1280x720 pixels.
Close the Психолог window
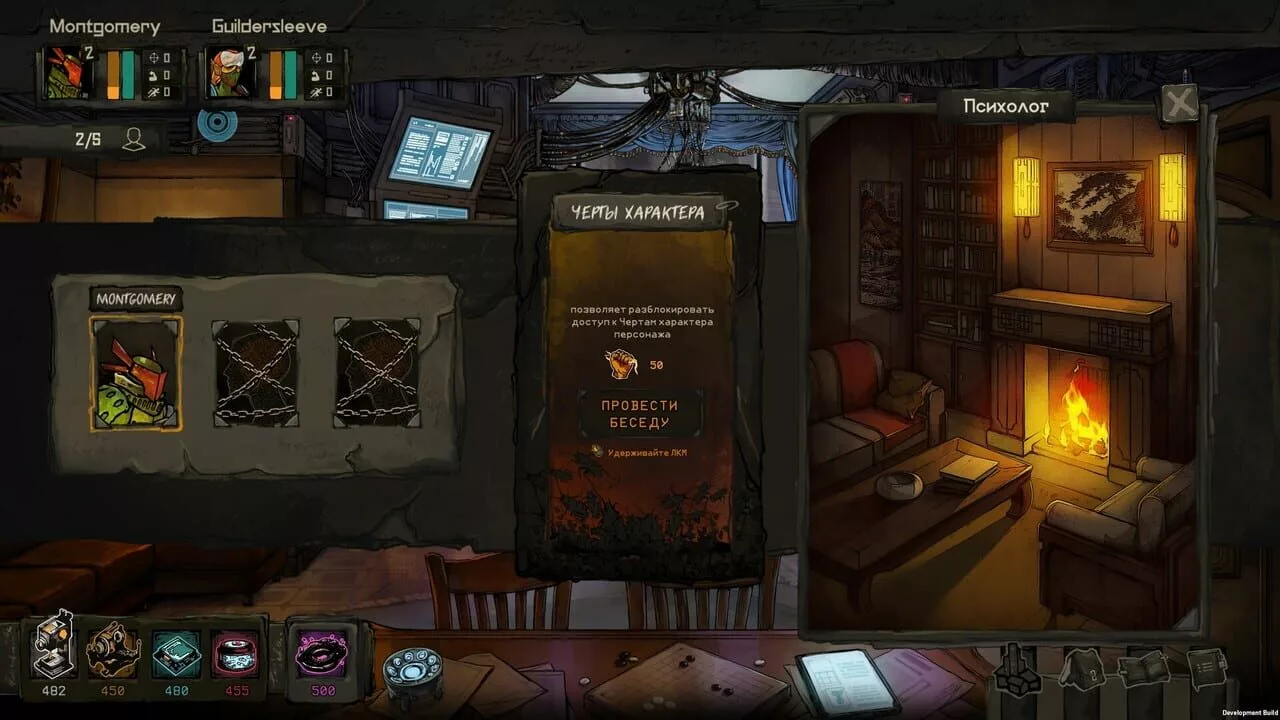(x=1180, y=103)
